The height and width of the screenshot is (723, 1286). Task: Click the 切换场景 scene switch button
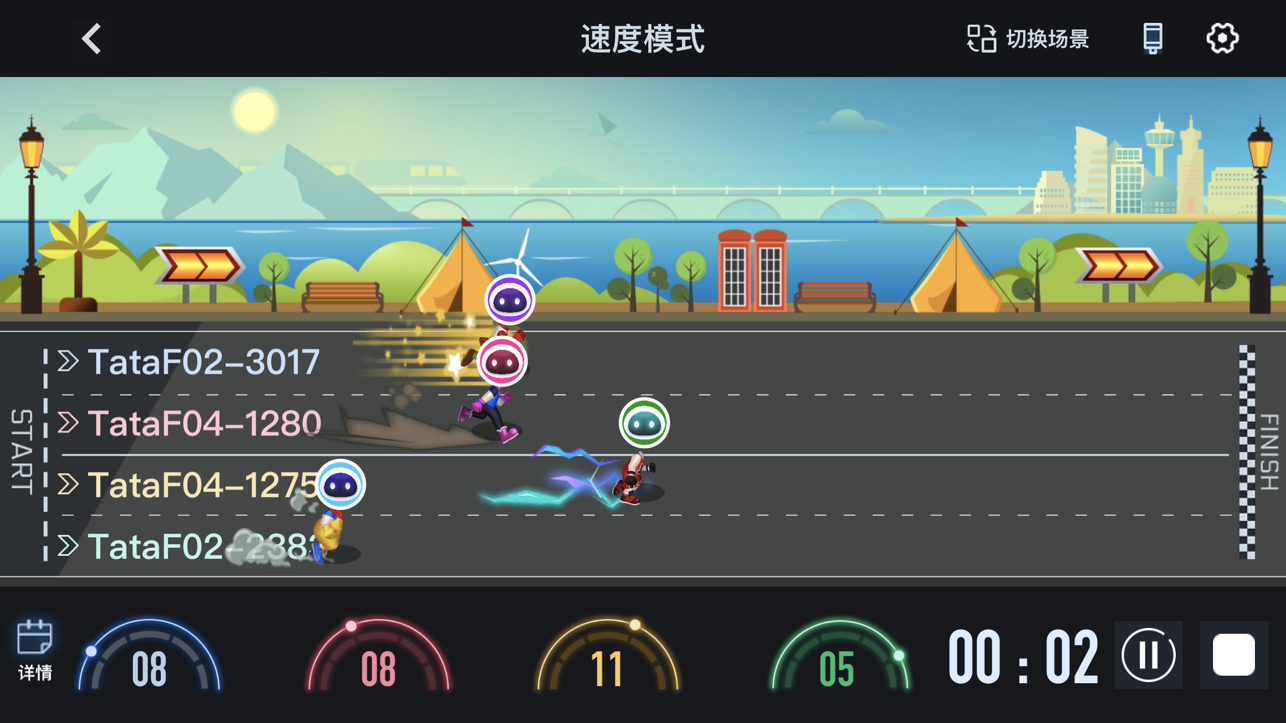pyautogui.click(x=1028, y=39)
